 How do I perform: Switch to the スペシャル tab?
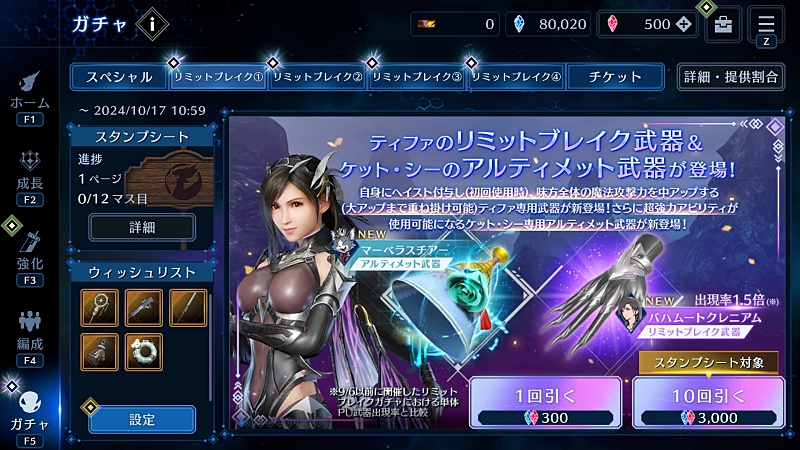pyautogui.click(x=118, y=76)
